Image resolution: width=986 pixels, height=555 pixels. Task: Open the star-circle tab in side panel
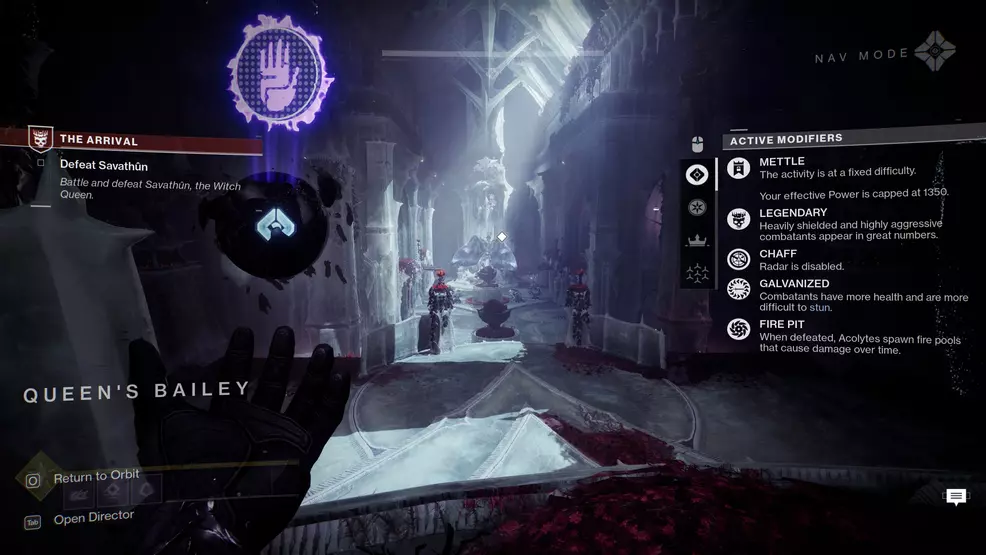pyautogui.click(x=697, y=207)
